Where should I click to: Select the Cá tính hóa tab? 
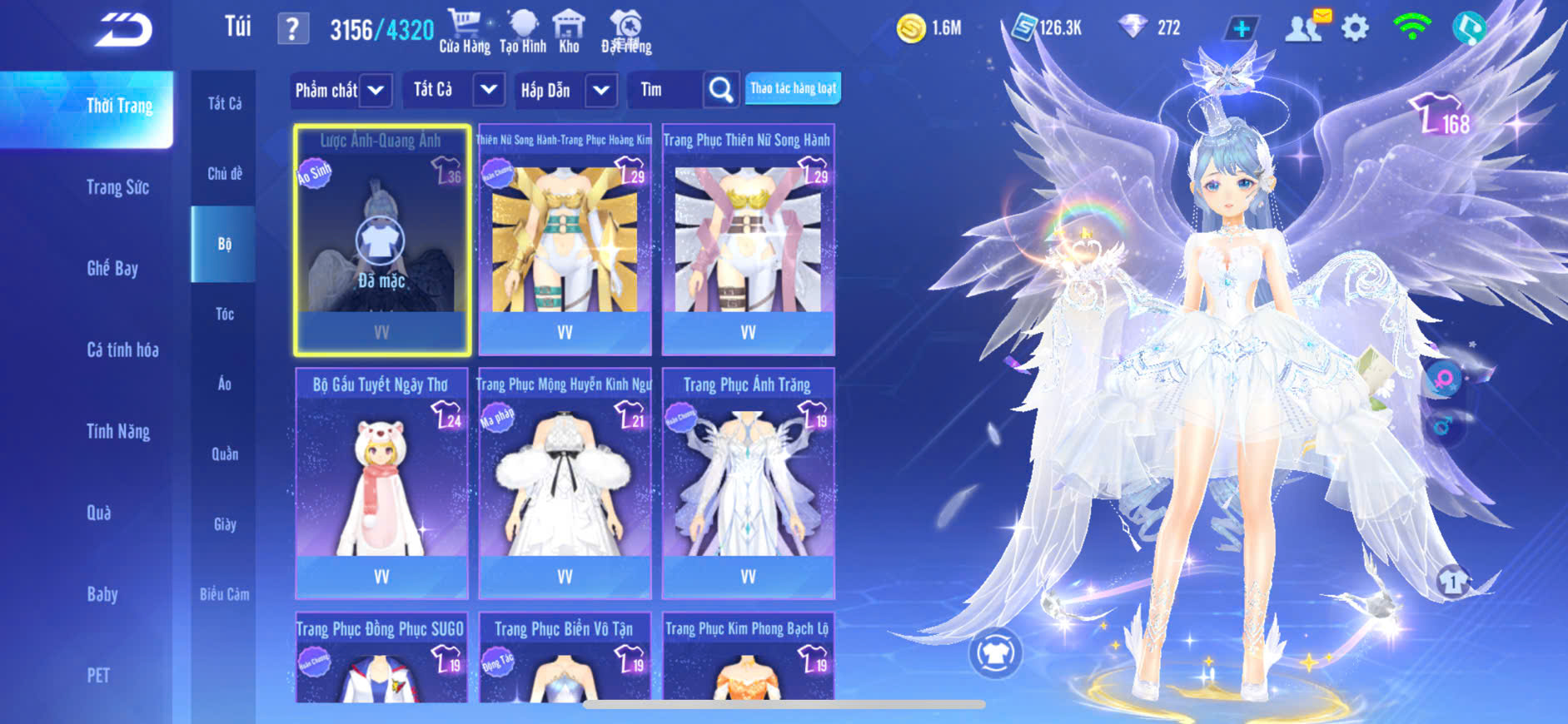(122, 350)
